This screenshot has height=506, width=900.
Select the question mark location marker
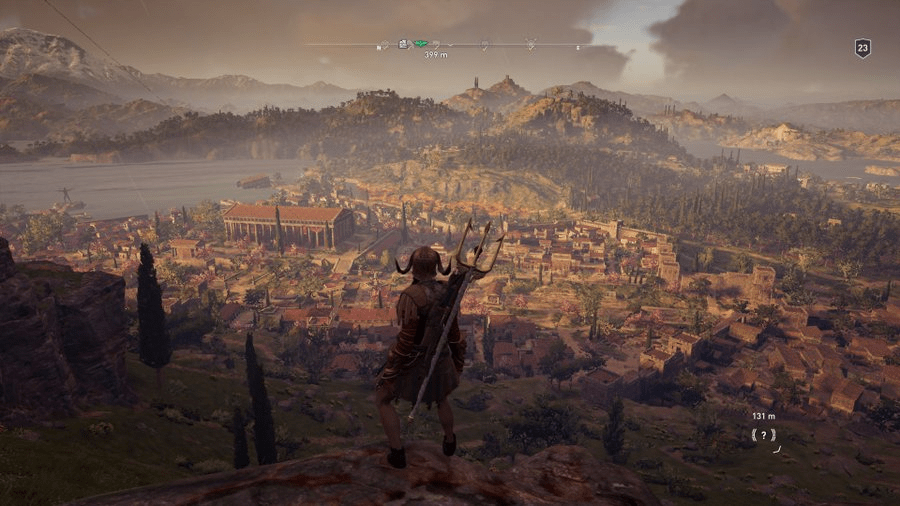pyautogui.click(x=764, y=435)
